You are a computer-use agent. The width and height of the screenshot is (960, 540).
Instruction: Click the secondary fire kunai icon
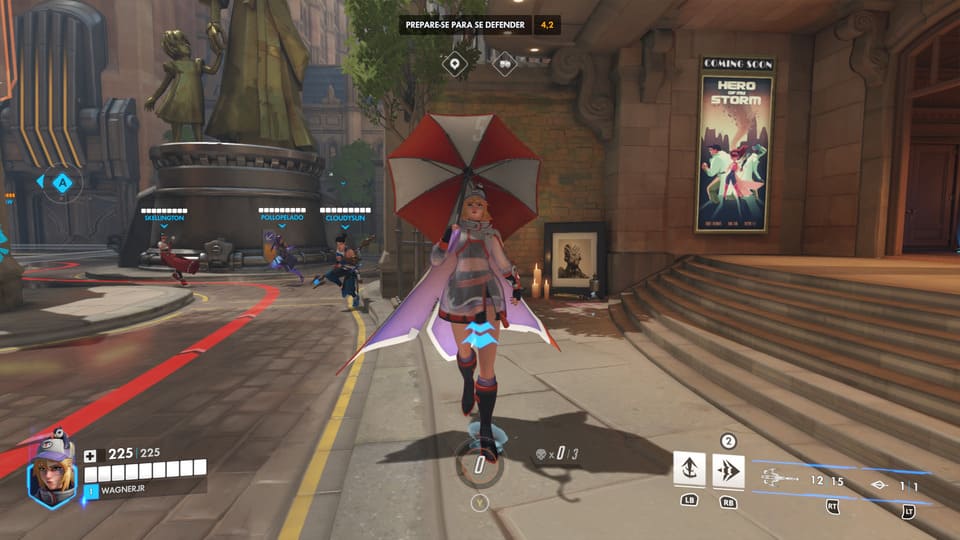pos(880,486)
